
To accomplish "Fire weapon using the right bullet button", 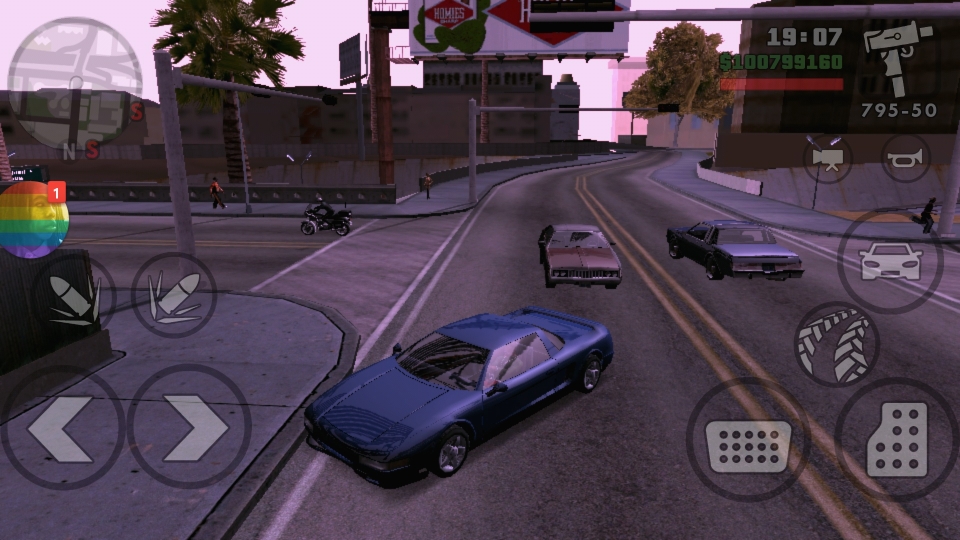I will tap(174, 295).
